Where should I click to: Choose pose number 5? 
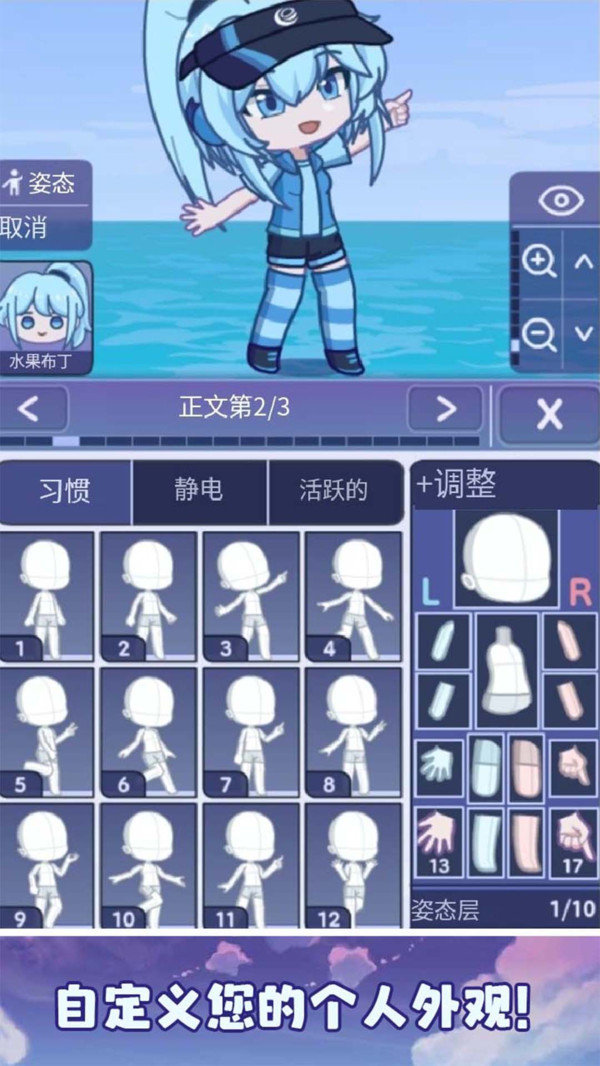47,732
